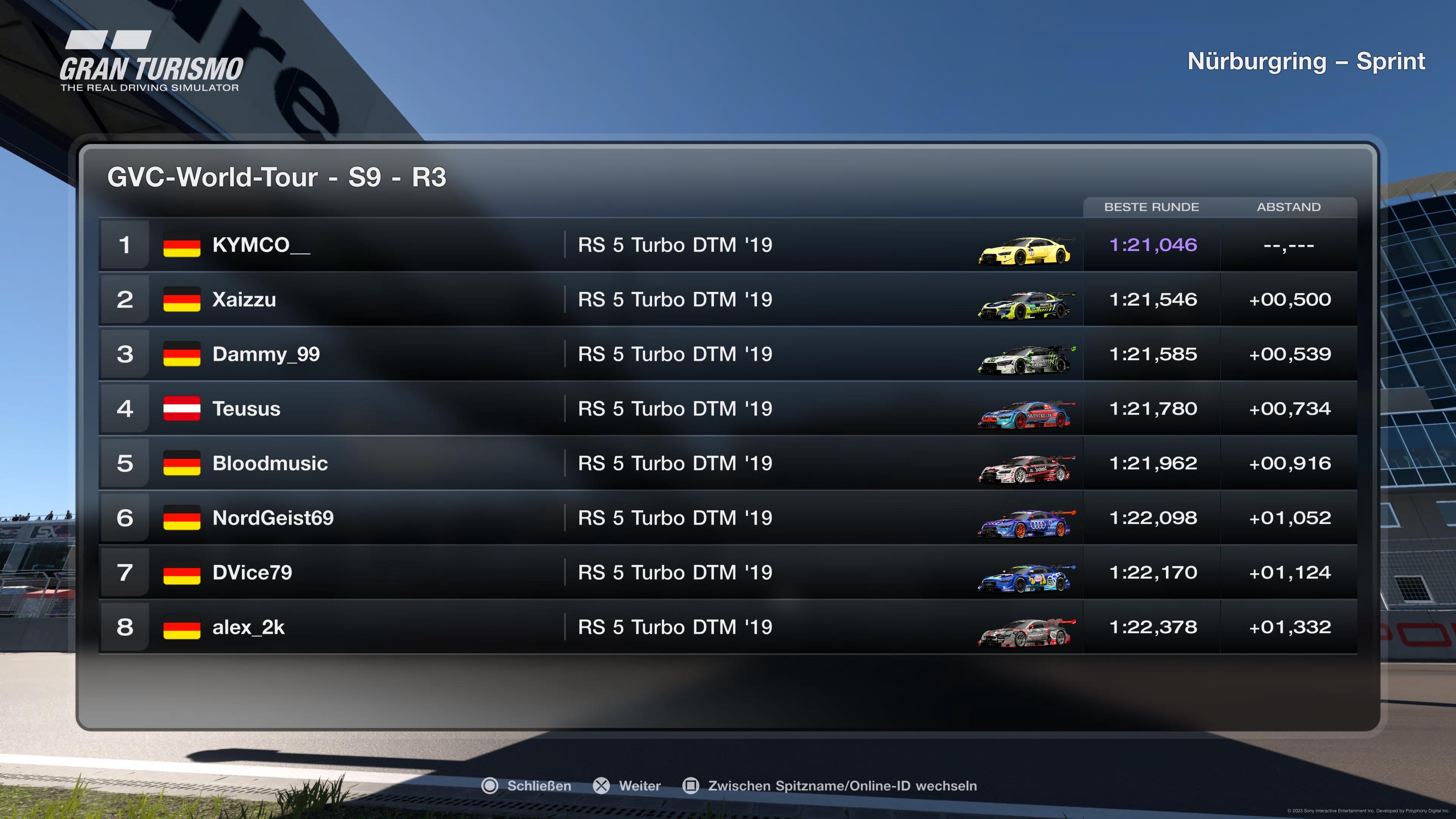Select the German flag next to alex_2k
Image resolution: width=1456 pixels, height=819 pixels.
tap(181, 628)
